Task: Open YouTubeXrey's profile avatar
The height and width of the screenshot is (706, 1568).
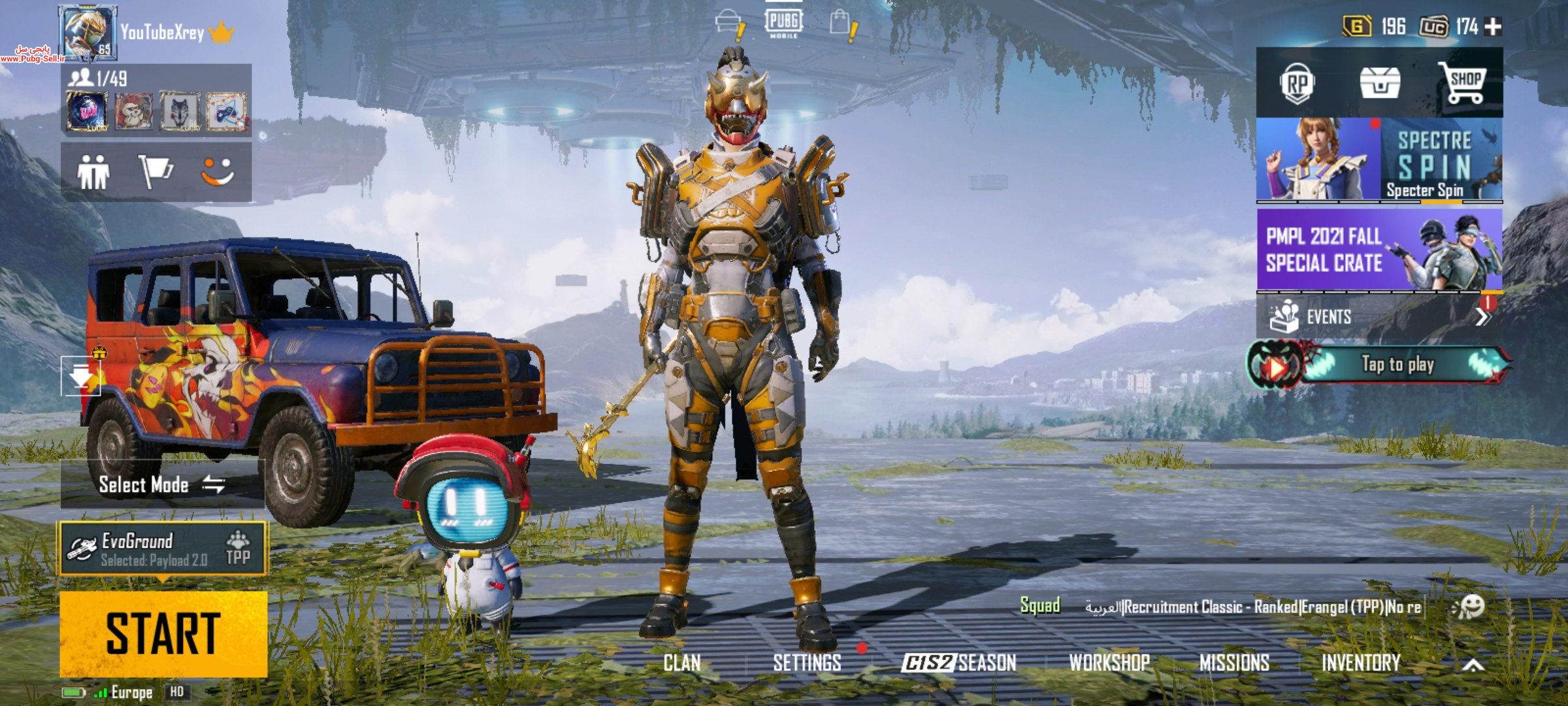Action: 87,31
